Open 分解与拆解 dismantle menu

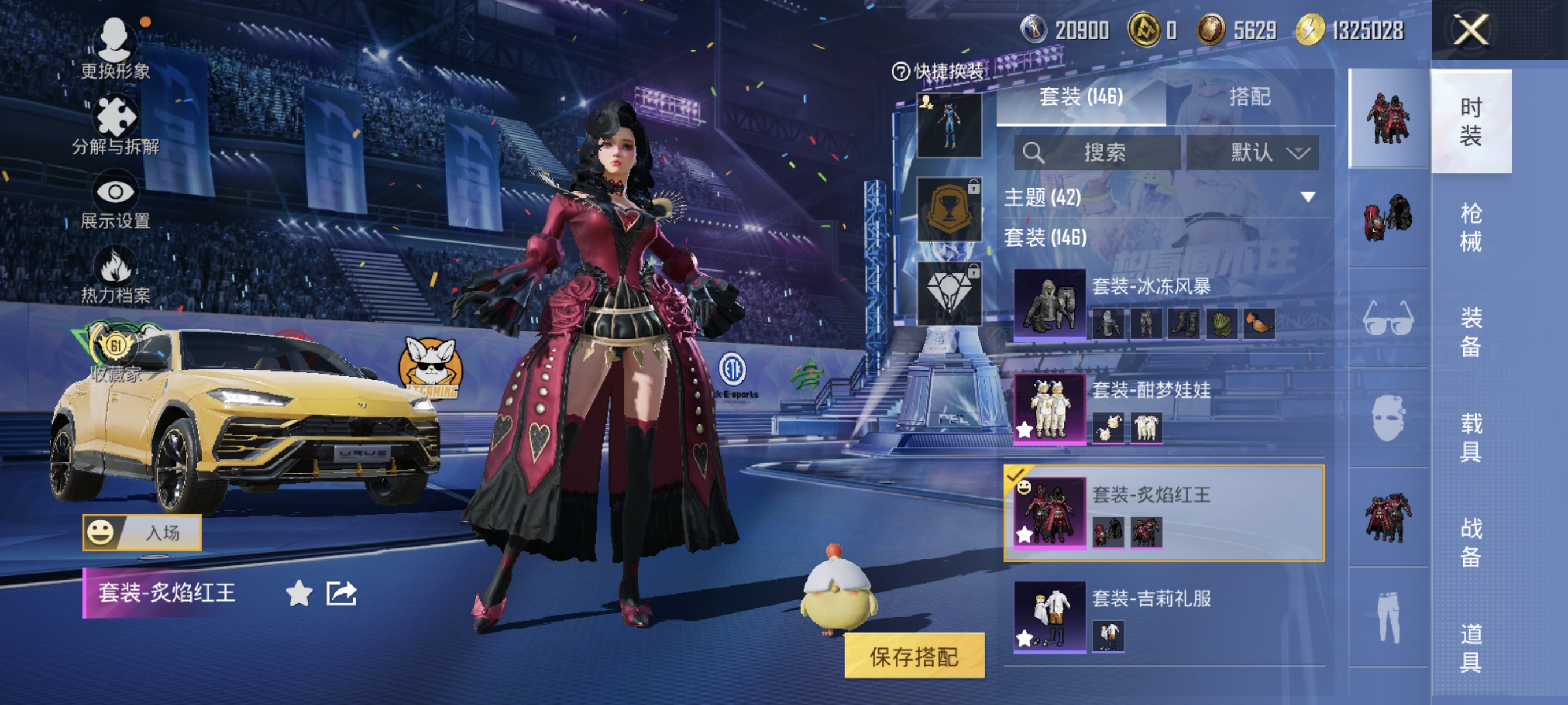pyautogui.click(x=115, y=126)
